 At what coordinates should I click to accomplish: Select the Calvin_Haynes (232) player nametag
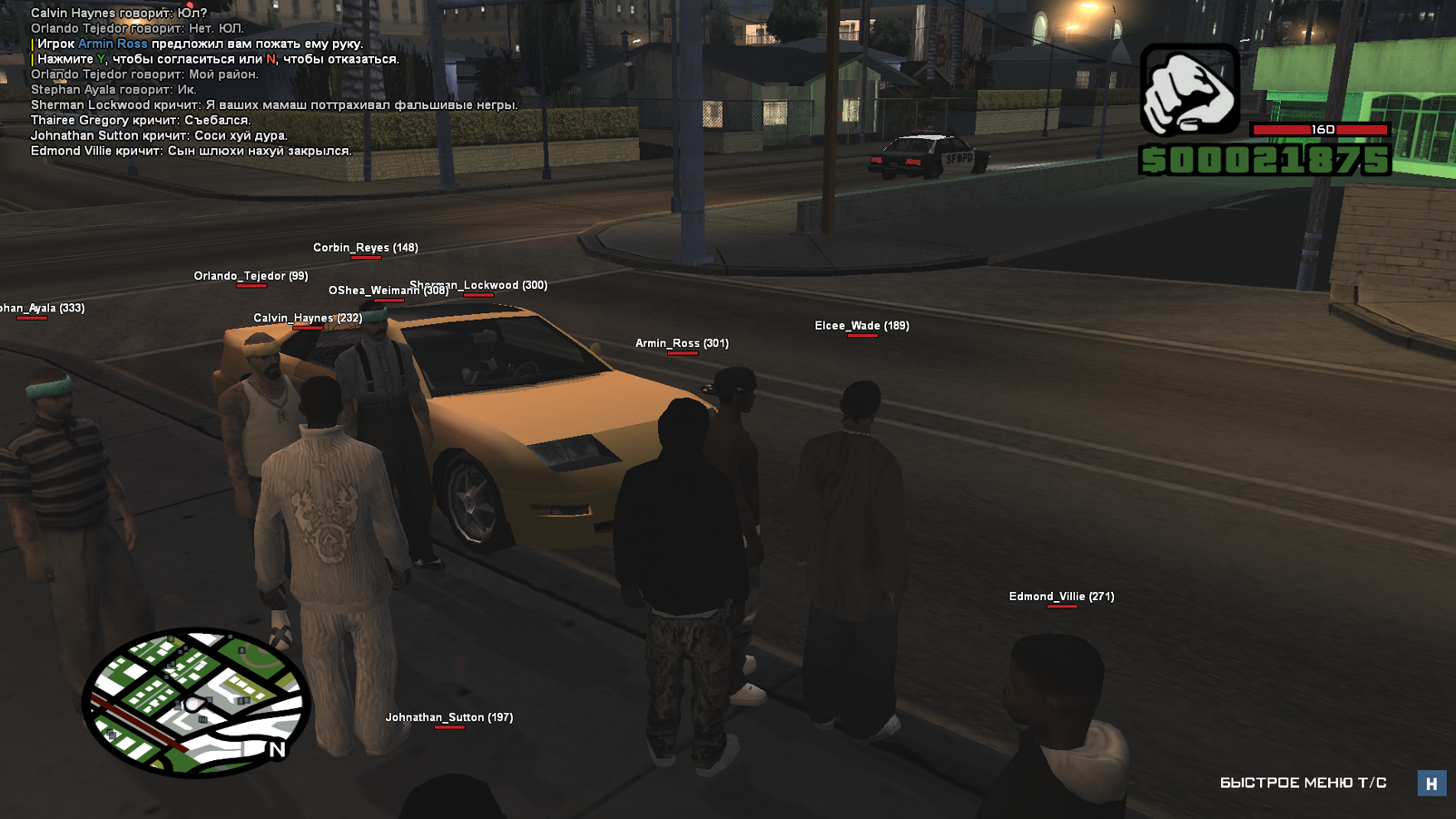[308, 318]
